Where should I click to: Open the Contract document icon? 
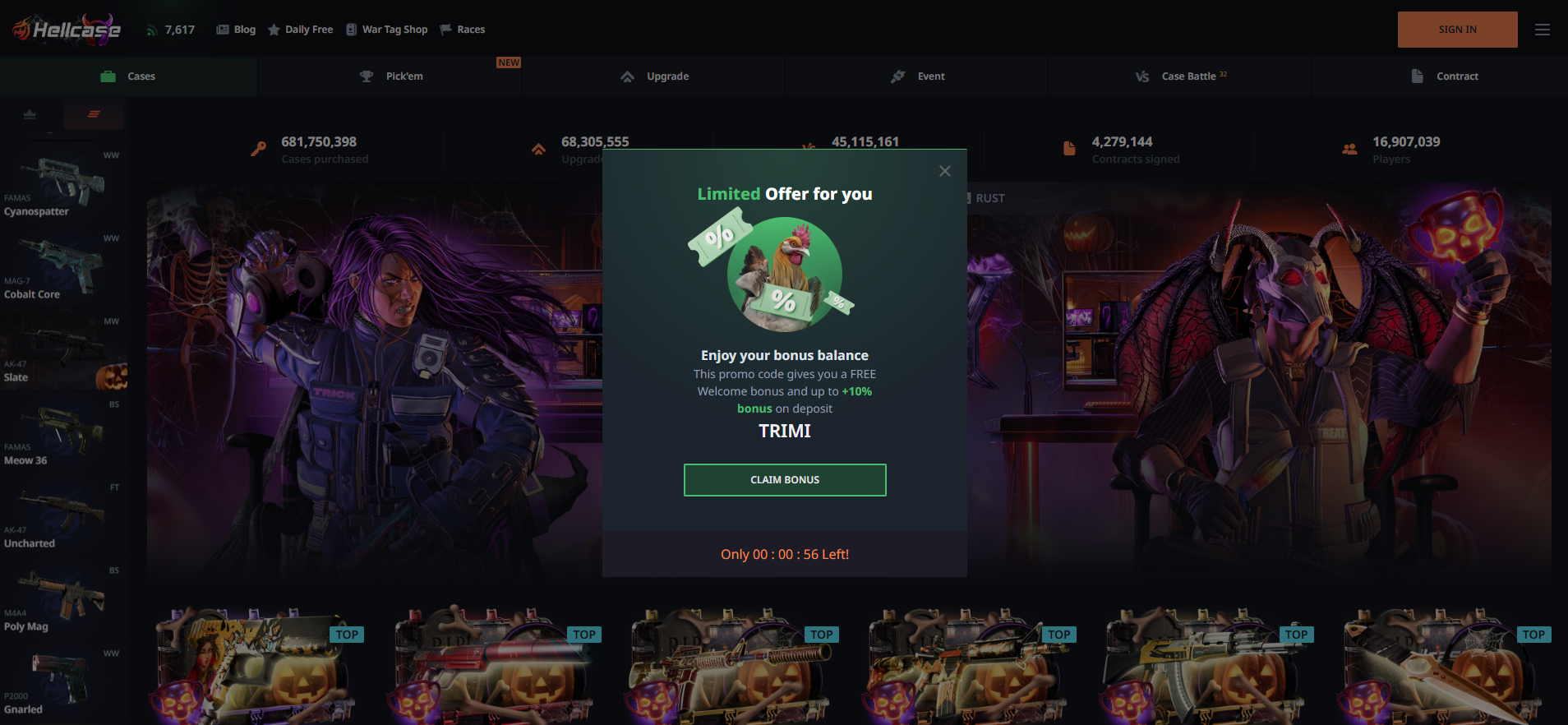(1417, 76)
